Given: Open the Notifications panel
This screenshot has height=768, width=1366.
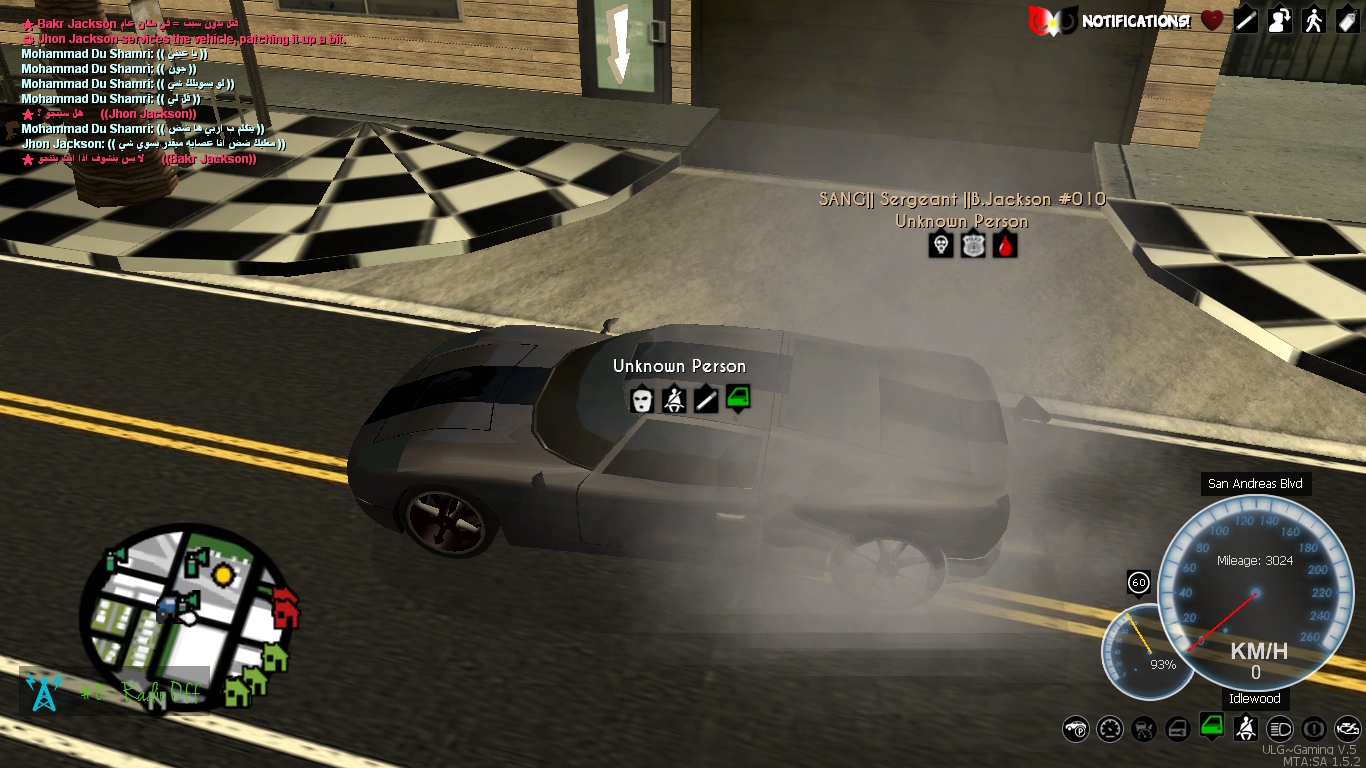Looking at the screenshot, I should [1134, 20].
